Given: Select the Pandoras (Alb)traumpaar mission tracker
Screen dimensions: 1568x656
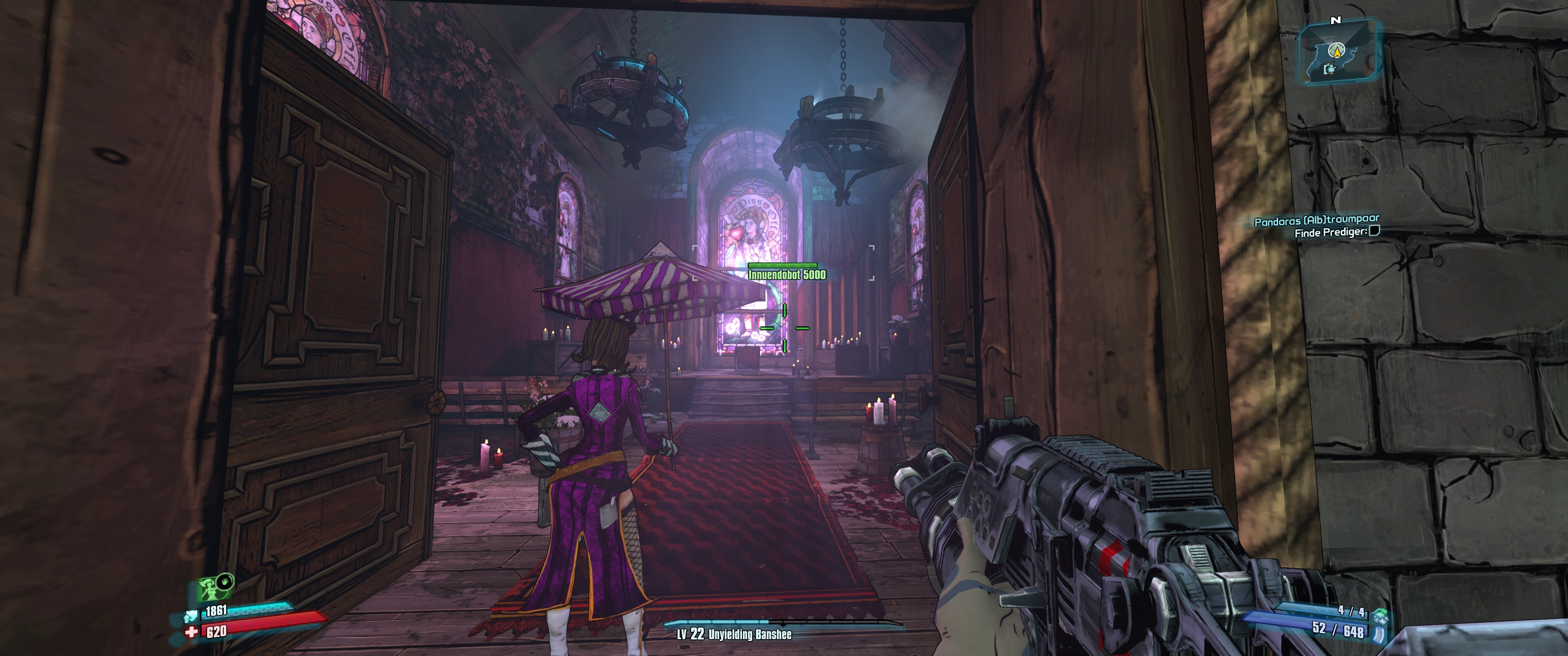Looking at the screenshot, I should (x=1316, y=220).
